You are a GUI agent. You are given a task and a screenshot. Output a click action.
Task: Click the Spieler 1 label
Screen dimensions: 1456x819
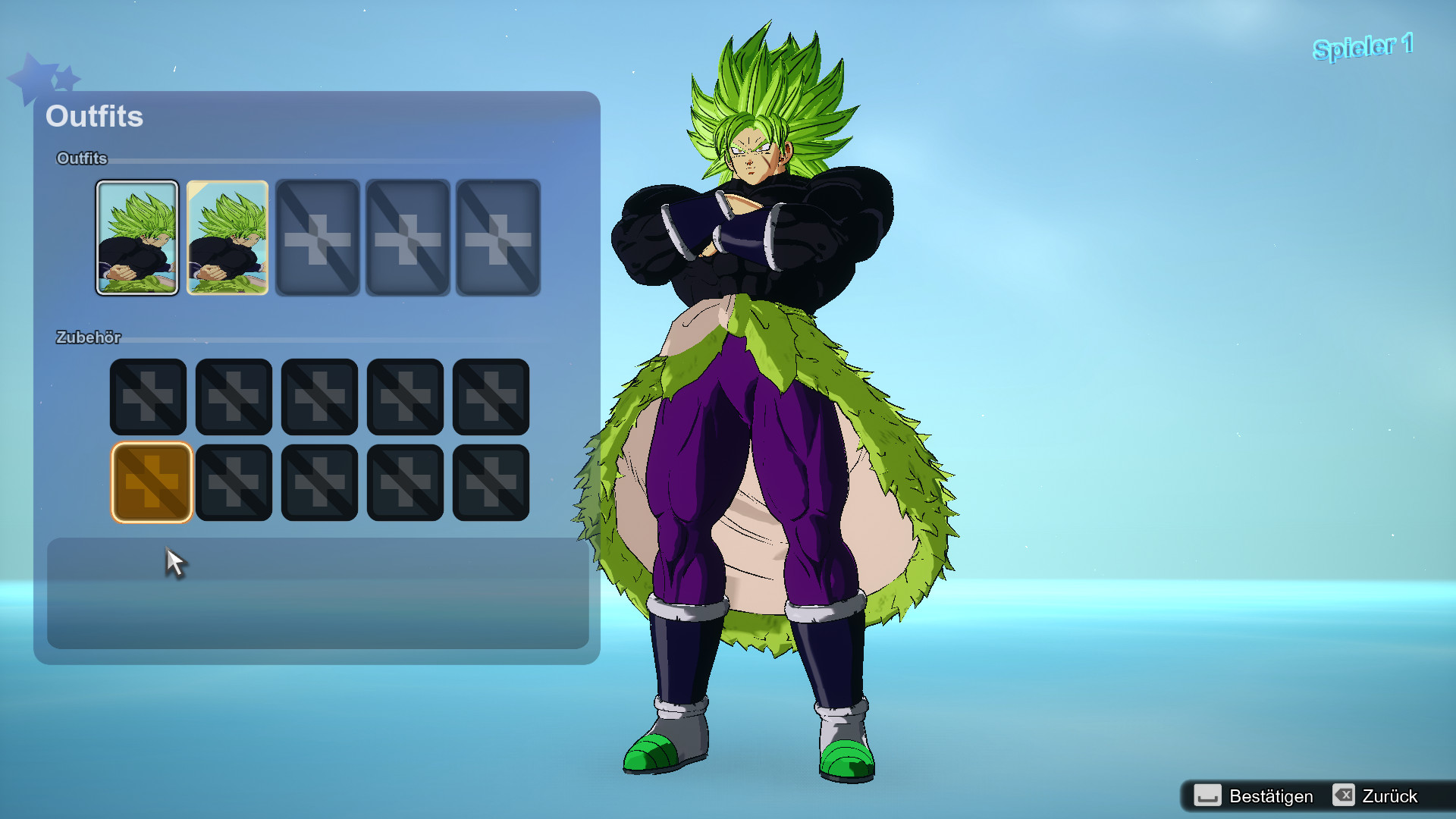tap(1363, 45)
